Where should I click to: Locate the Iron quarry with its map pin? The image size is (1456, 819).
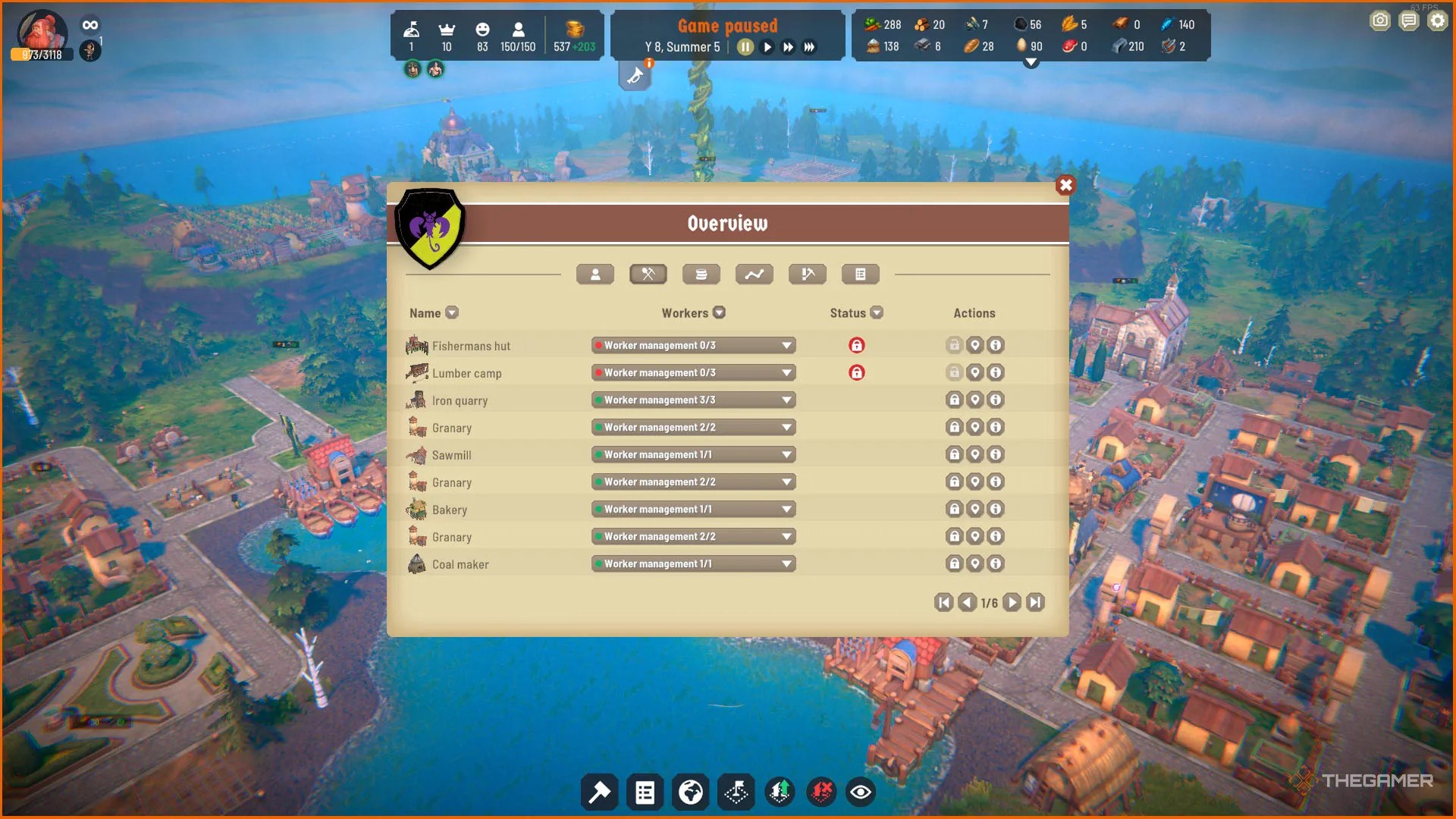[x=975, y=400]
